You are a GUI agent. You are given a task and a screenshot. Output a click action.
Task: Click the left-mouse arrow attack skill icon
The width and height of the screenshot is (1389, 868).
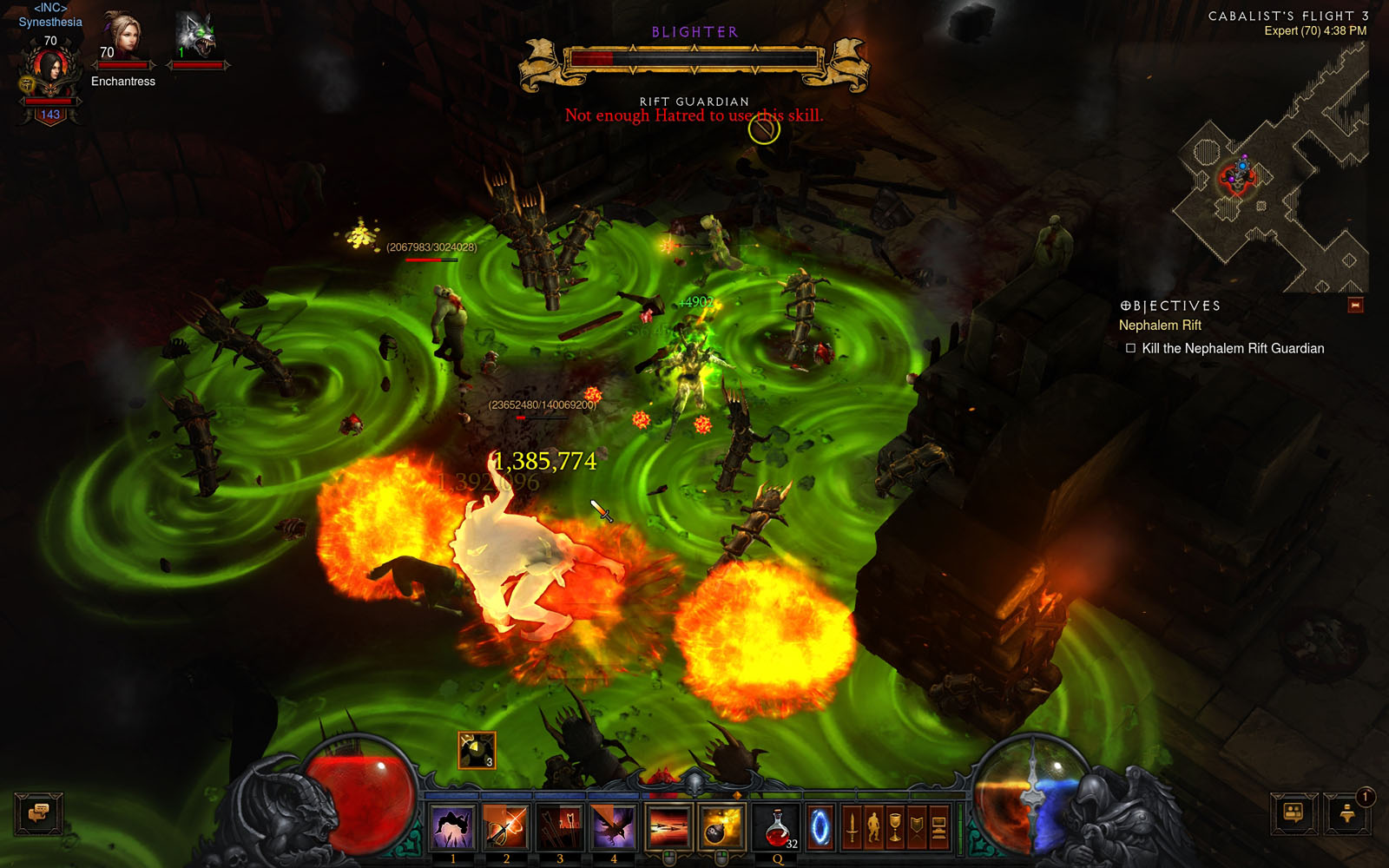667,826
